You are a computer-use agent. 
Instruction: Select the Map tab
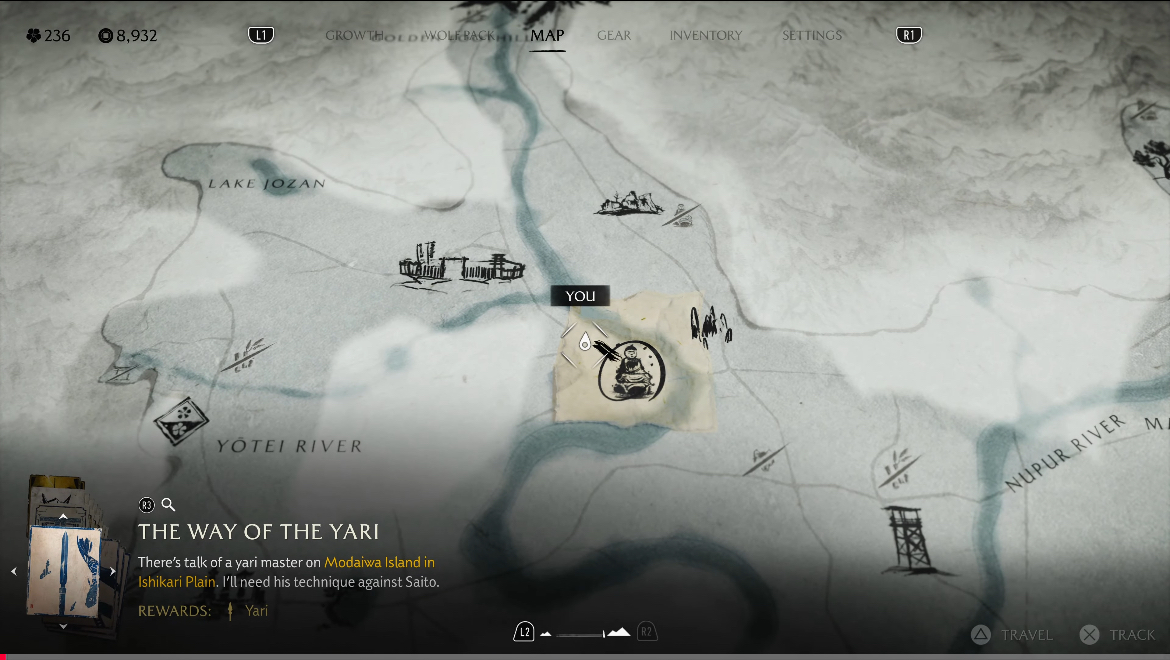click(547, 36)
